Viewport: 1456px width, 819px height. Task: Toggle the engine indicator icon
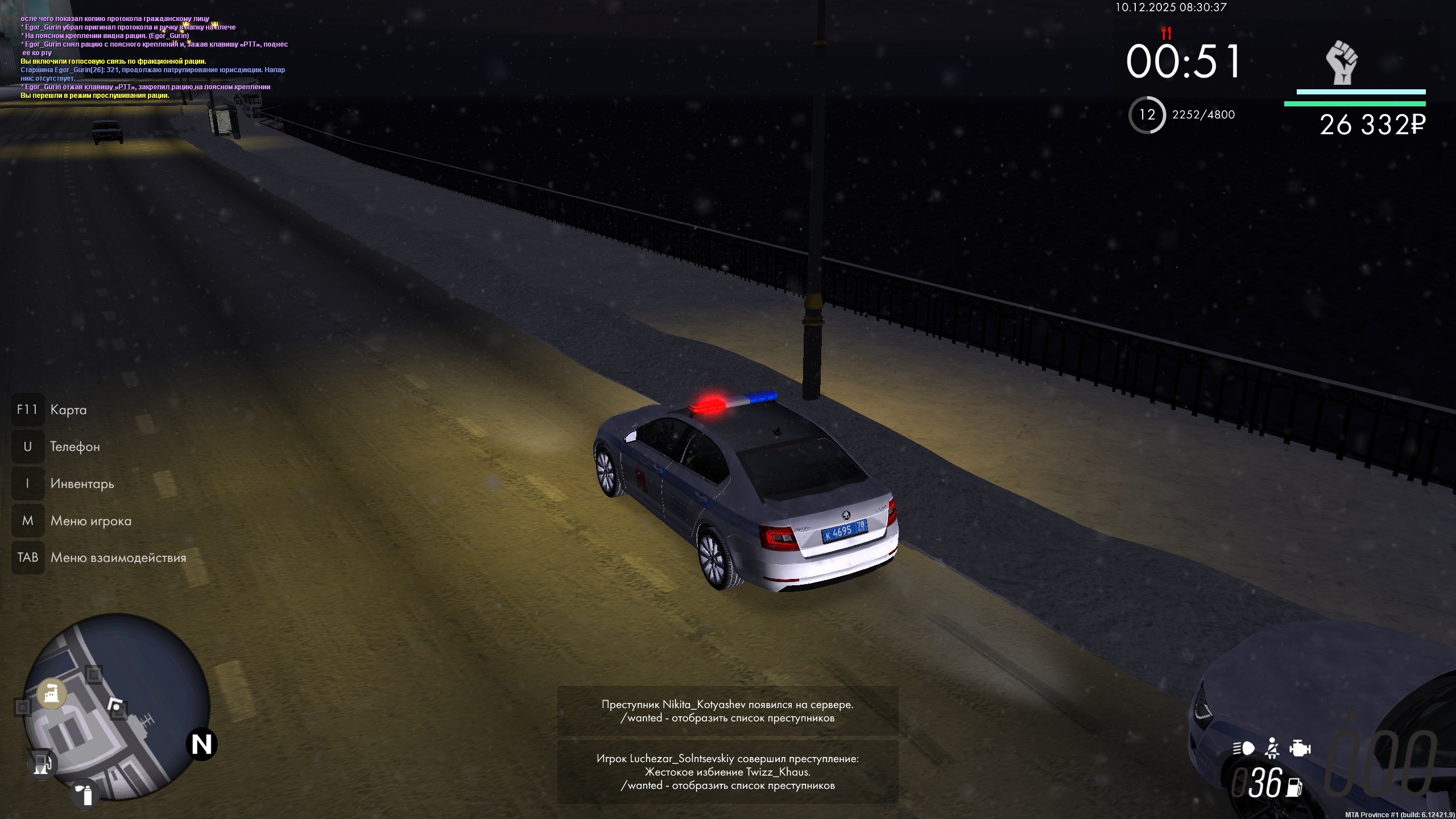tap(1300, 748)
